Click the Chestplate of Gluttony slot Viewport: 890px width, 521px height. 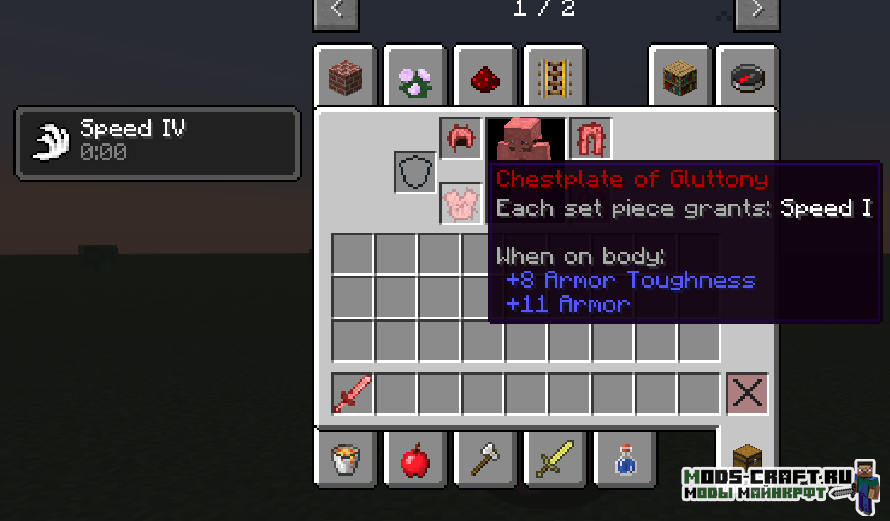coord(461,203)
